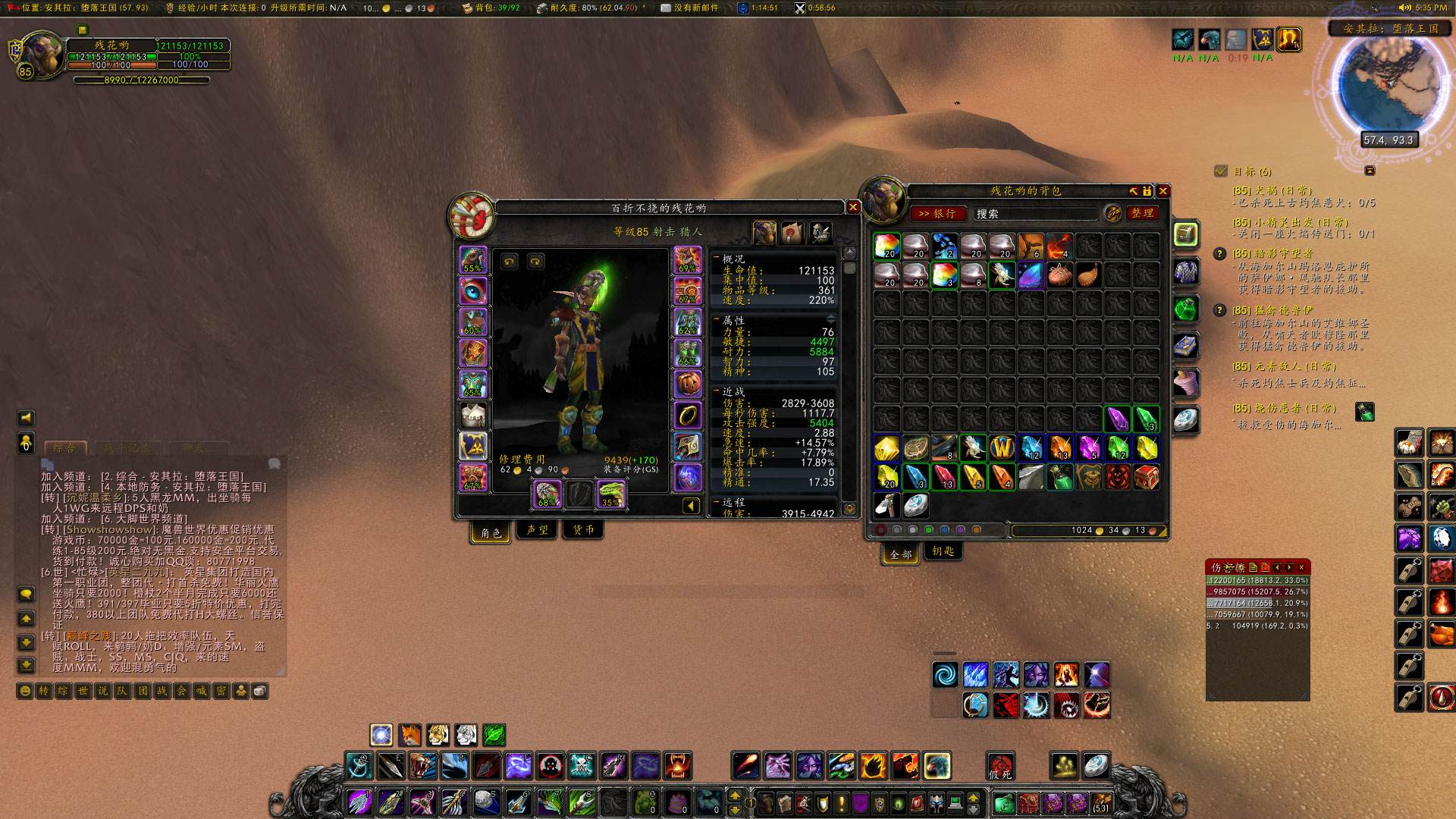Select the 钥匙 keys bag tab
The height and width of the screenshot is (819, 1456).
tap(943, 551)
